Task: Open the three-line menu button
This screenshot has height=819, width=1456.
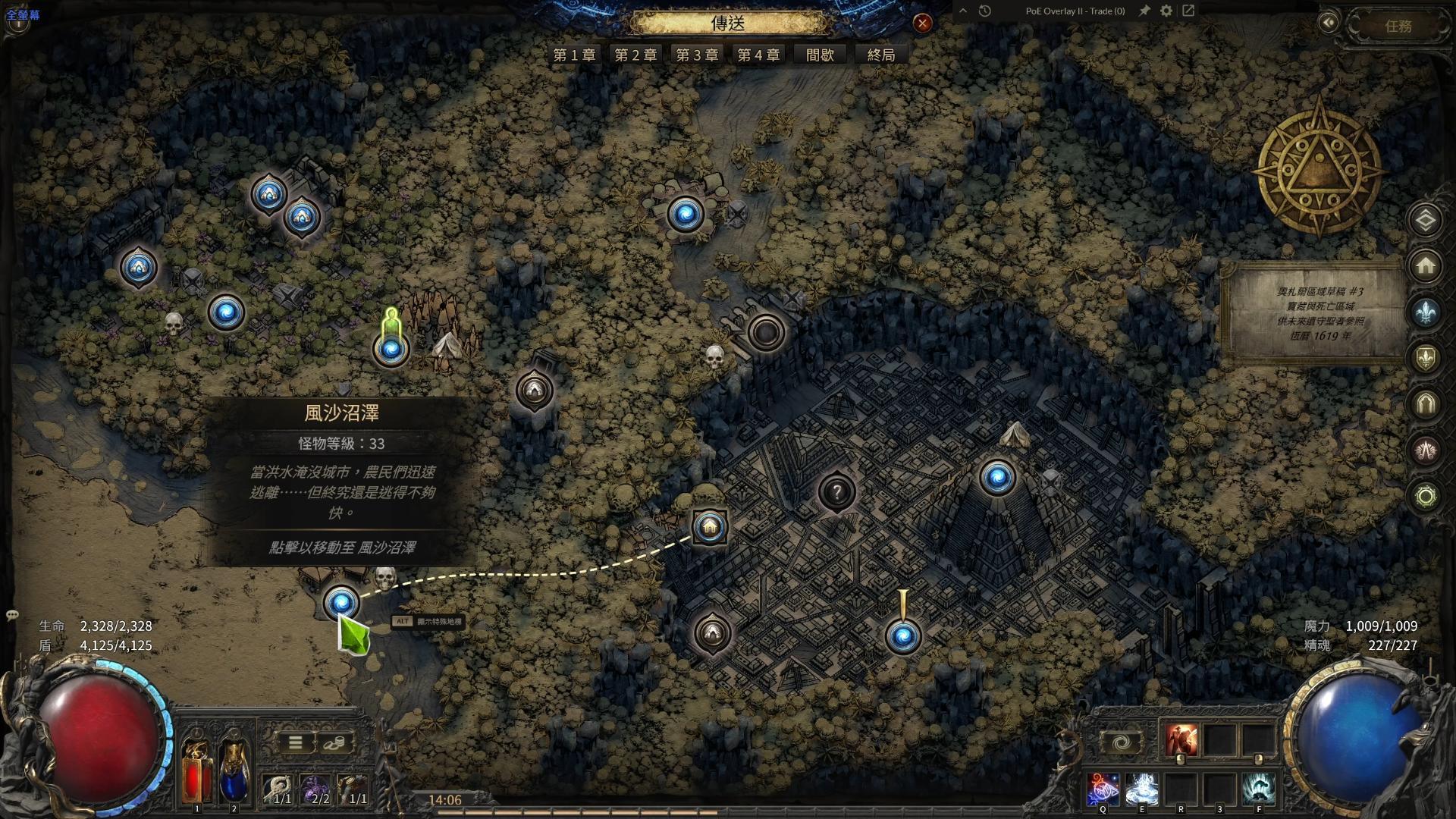Action: point(296,742)
